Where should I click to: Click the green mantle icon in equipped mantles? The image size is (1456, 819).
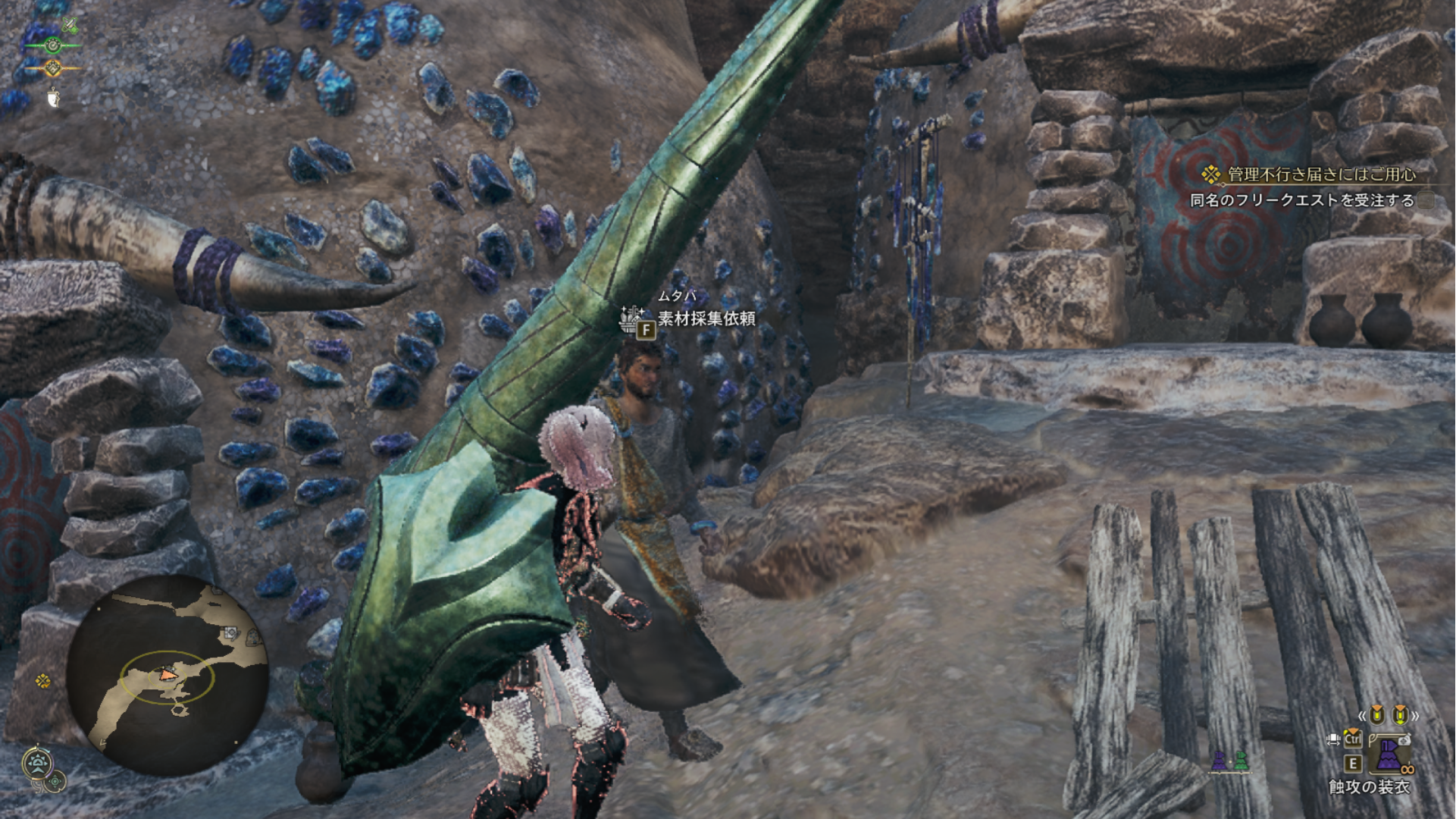pyautogui.click(x=1241, y=761)
